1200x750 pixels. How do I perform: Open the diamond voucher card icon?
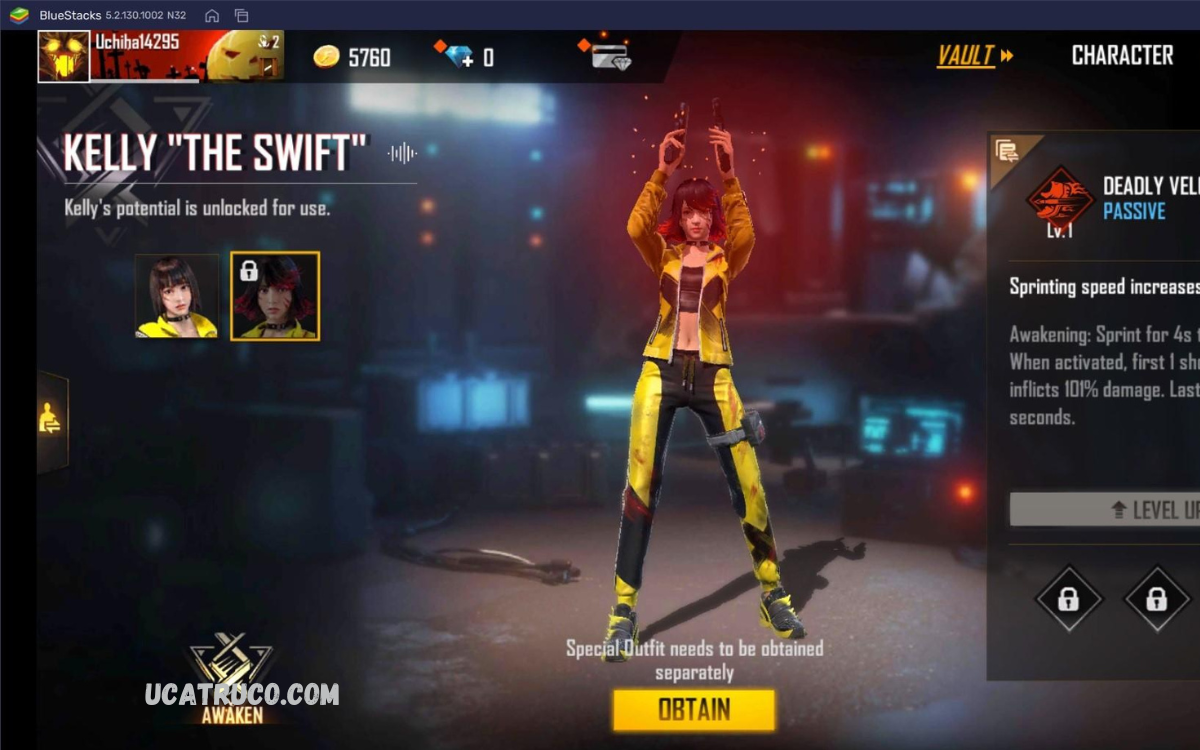(608, 56)
